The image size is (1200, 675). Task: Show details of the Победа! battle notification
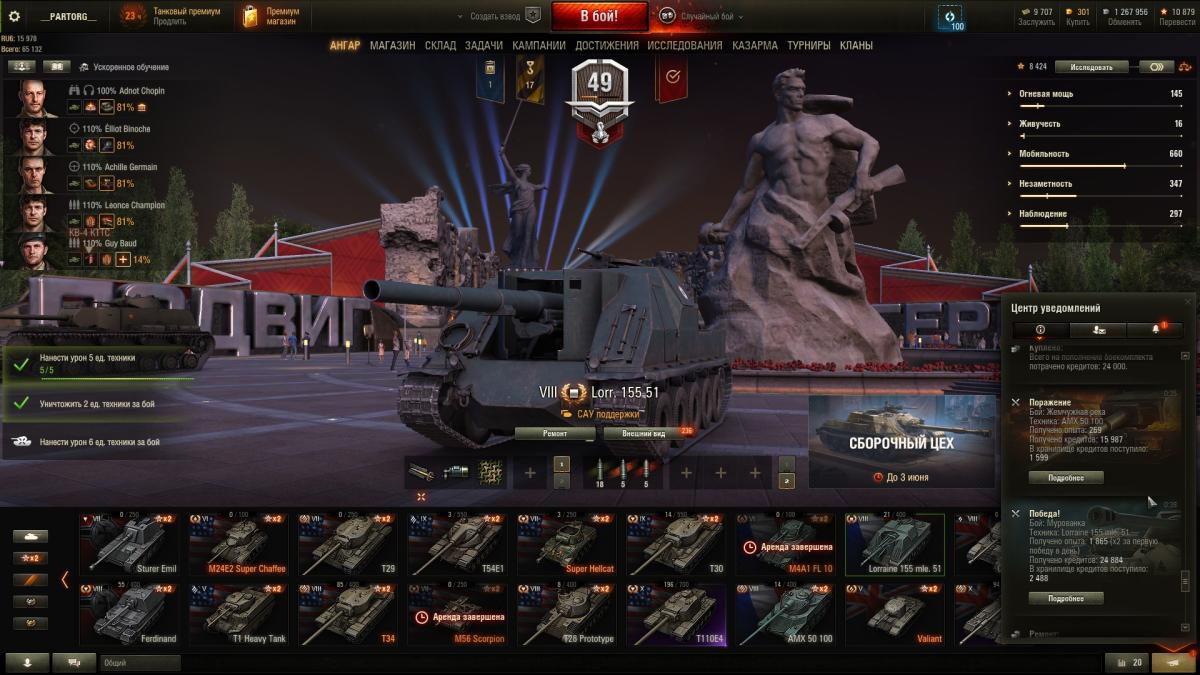coord(1066,598)
